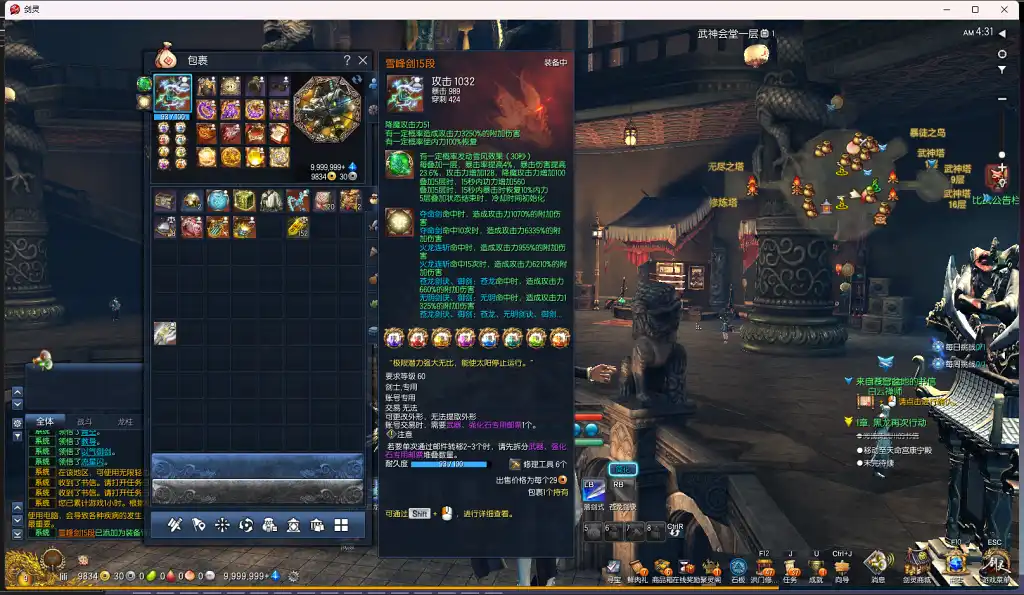Viewport: 1024px width, 595px height.
Task: Open the 任务 quest menu icon
Action: click(x=790, y=568)
